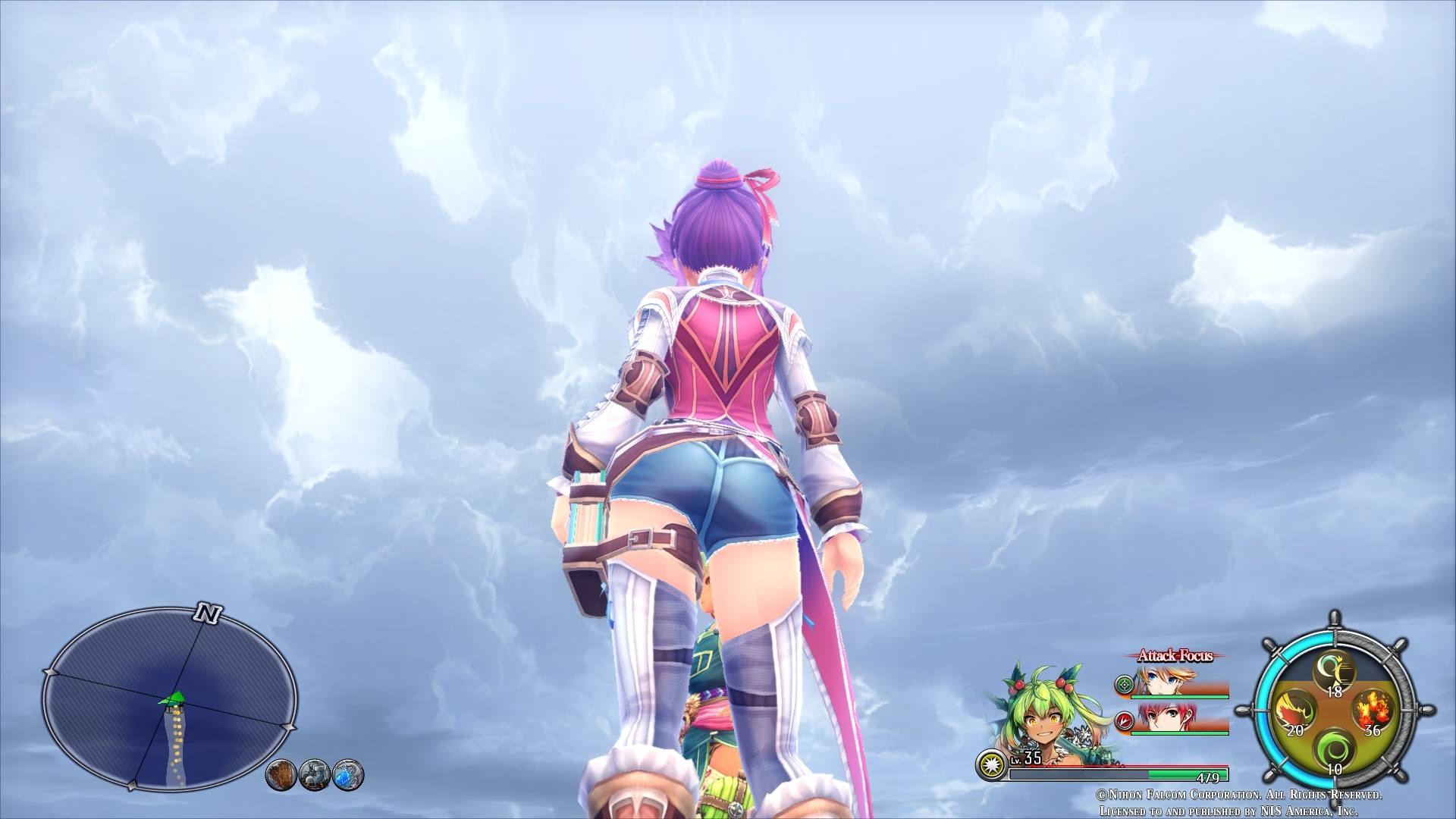Select the metal boots adventure gear icon
This screenshot has width=1456, height=819.
coord(314,774)
